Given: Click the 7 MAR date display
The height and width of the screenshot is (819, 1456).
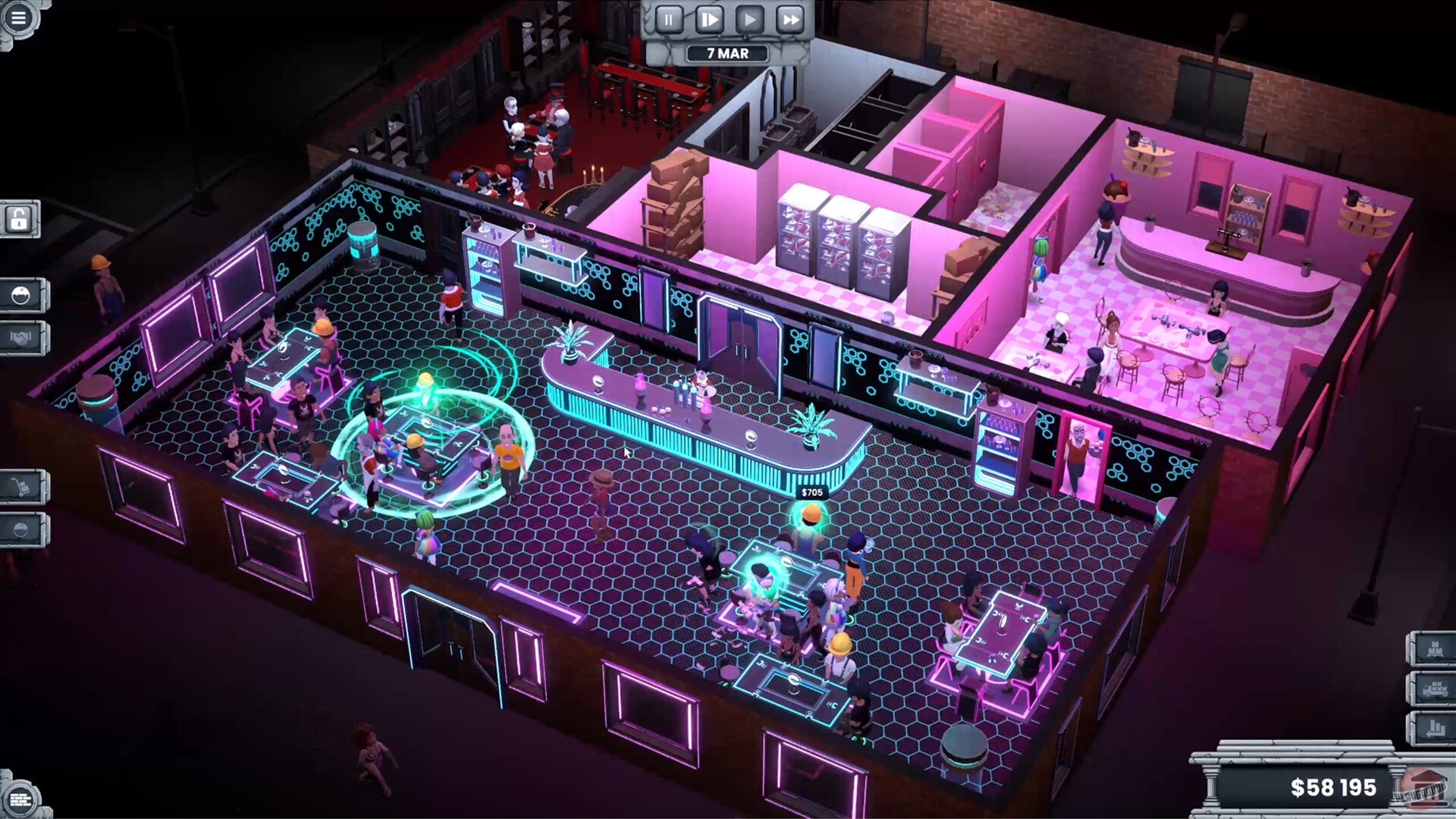Looking at the screenshot, I should (726, 53).
